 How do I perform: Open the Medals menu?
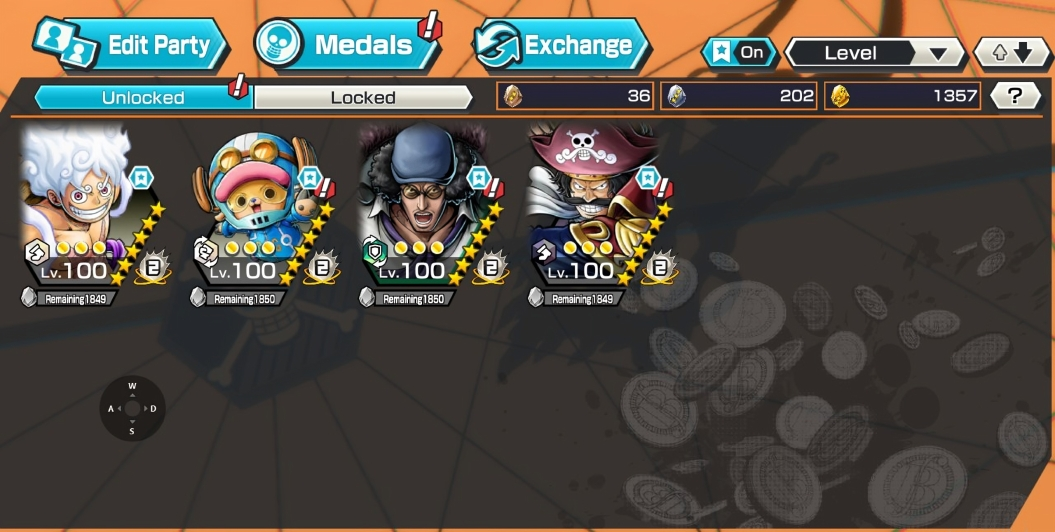(345, 45)
